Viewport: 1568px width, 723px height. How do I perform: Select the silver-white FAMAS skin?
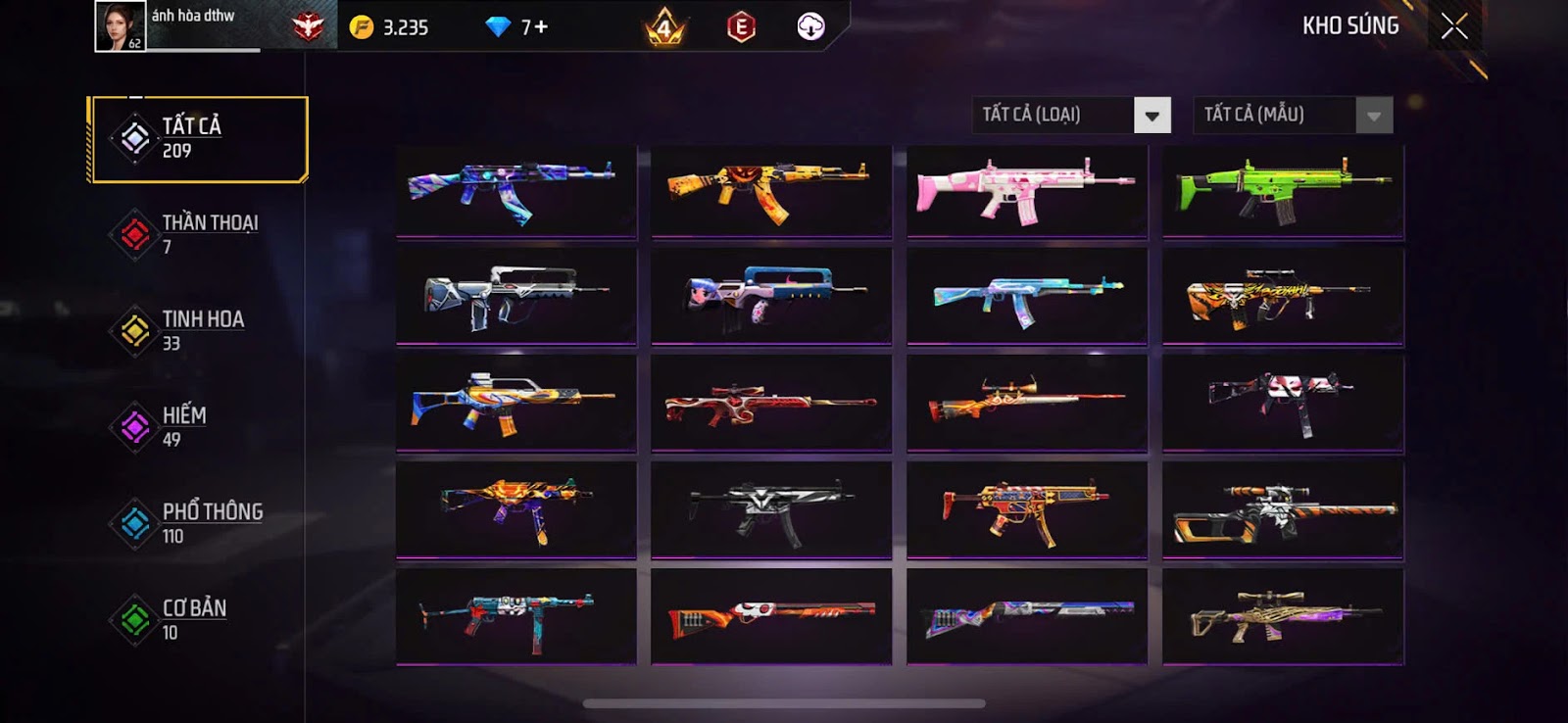click(516, 296)
